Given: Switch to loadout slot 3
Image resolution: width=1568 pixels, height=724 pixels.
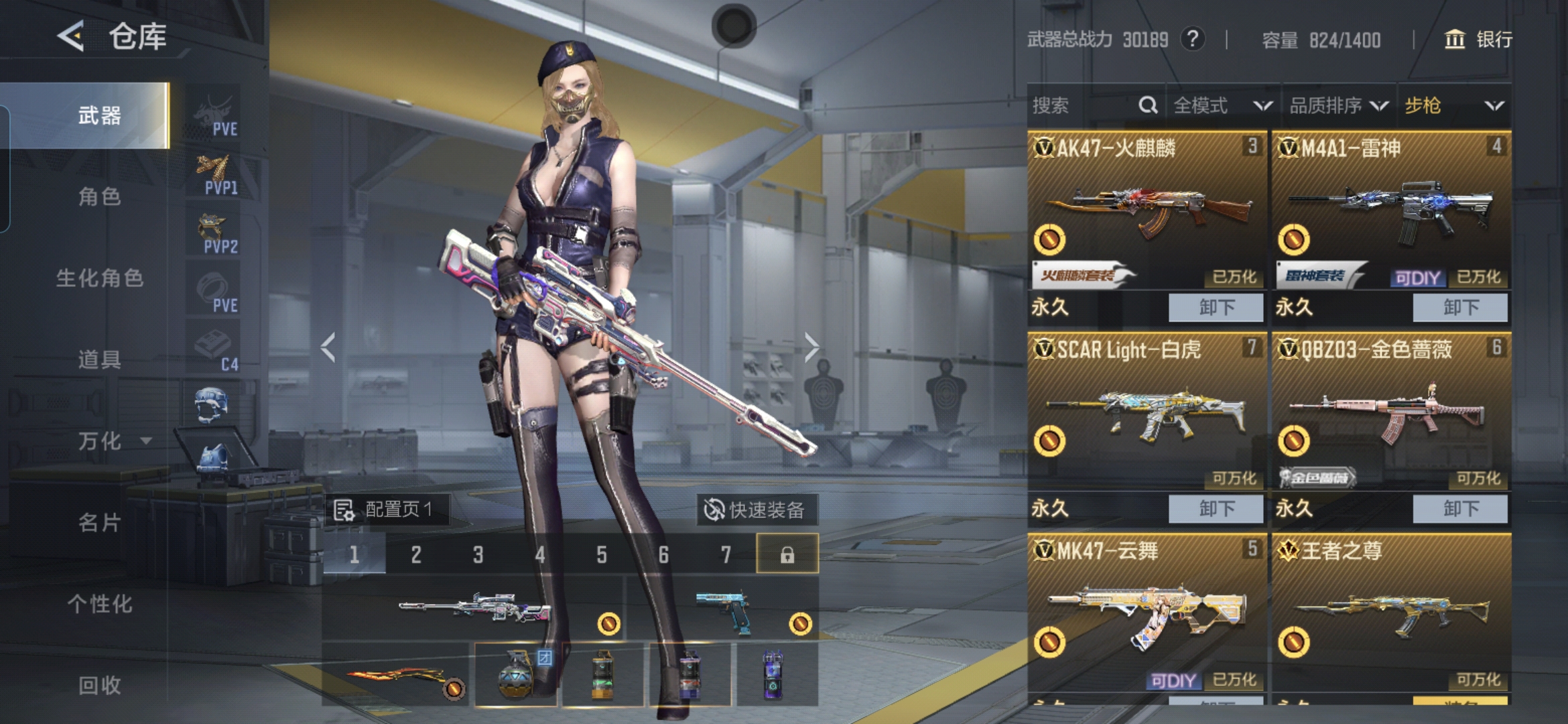Looking at the screenshot, I should click(x=478, y=554).
